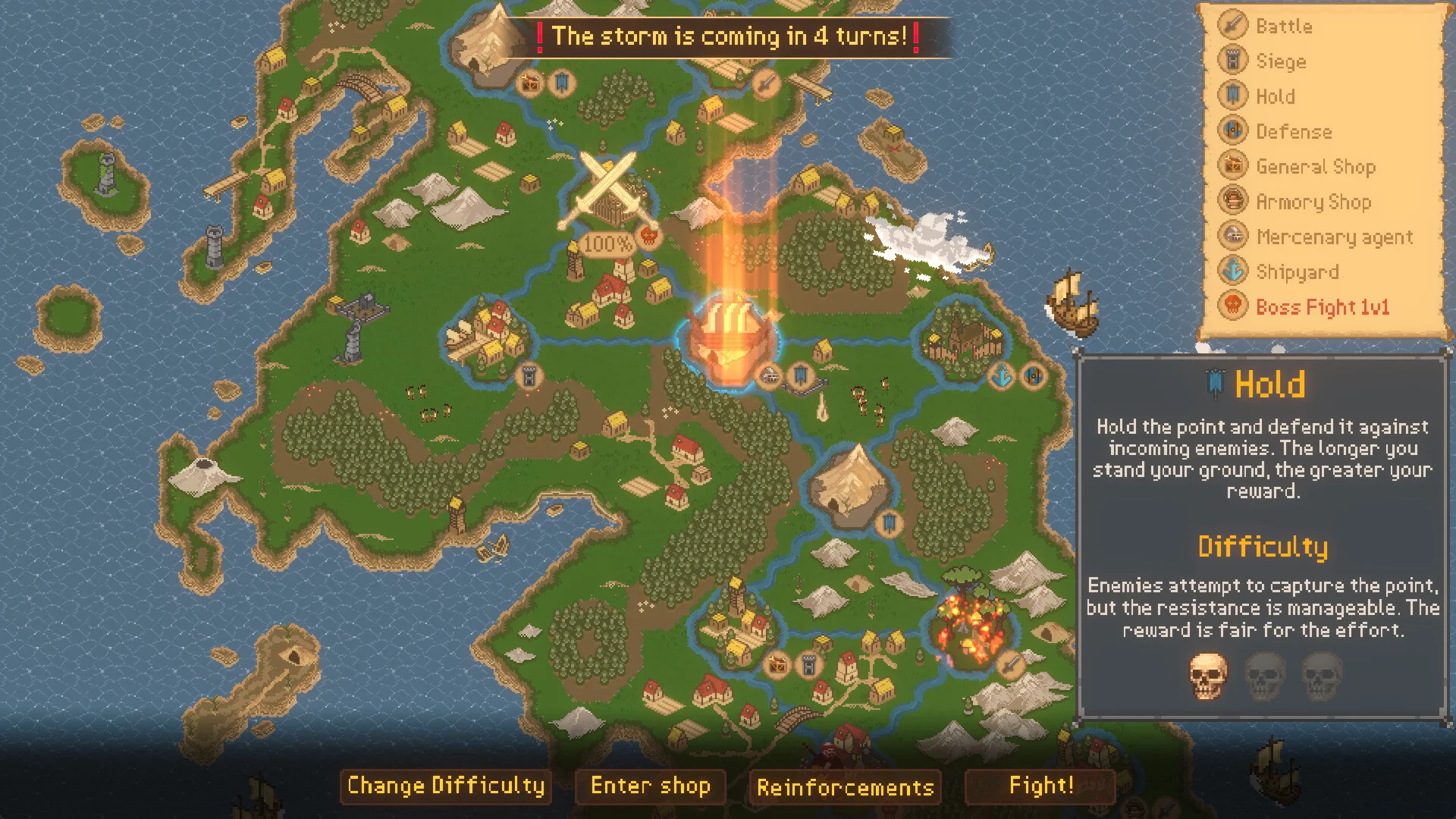This screenshot has height=819, width=1456.
Task: Start the battle with Fight!
Action: [x=1040, y=786]
